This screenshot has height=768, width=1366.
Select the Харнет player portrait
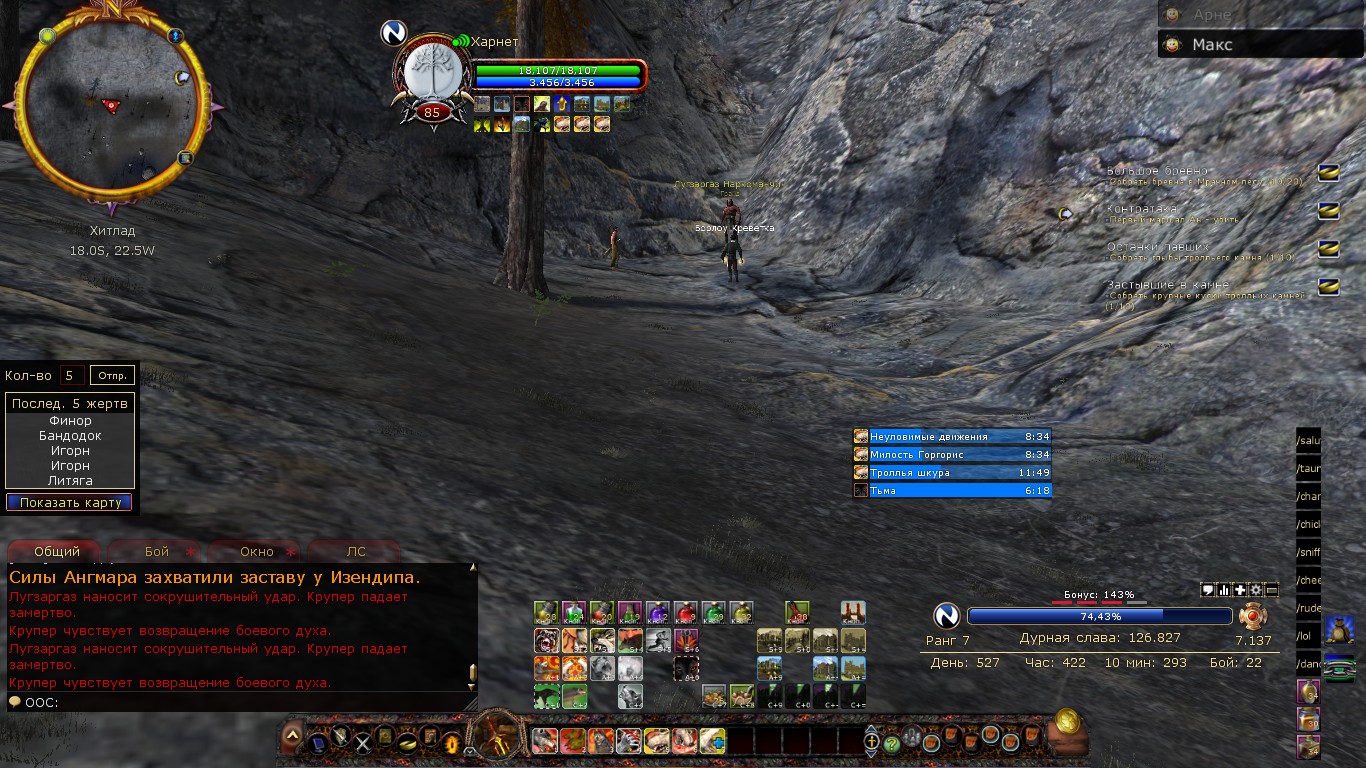click(x=431, y=72)
